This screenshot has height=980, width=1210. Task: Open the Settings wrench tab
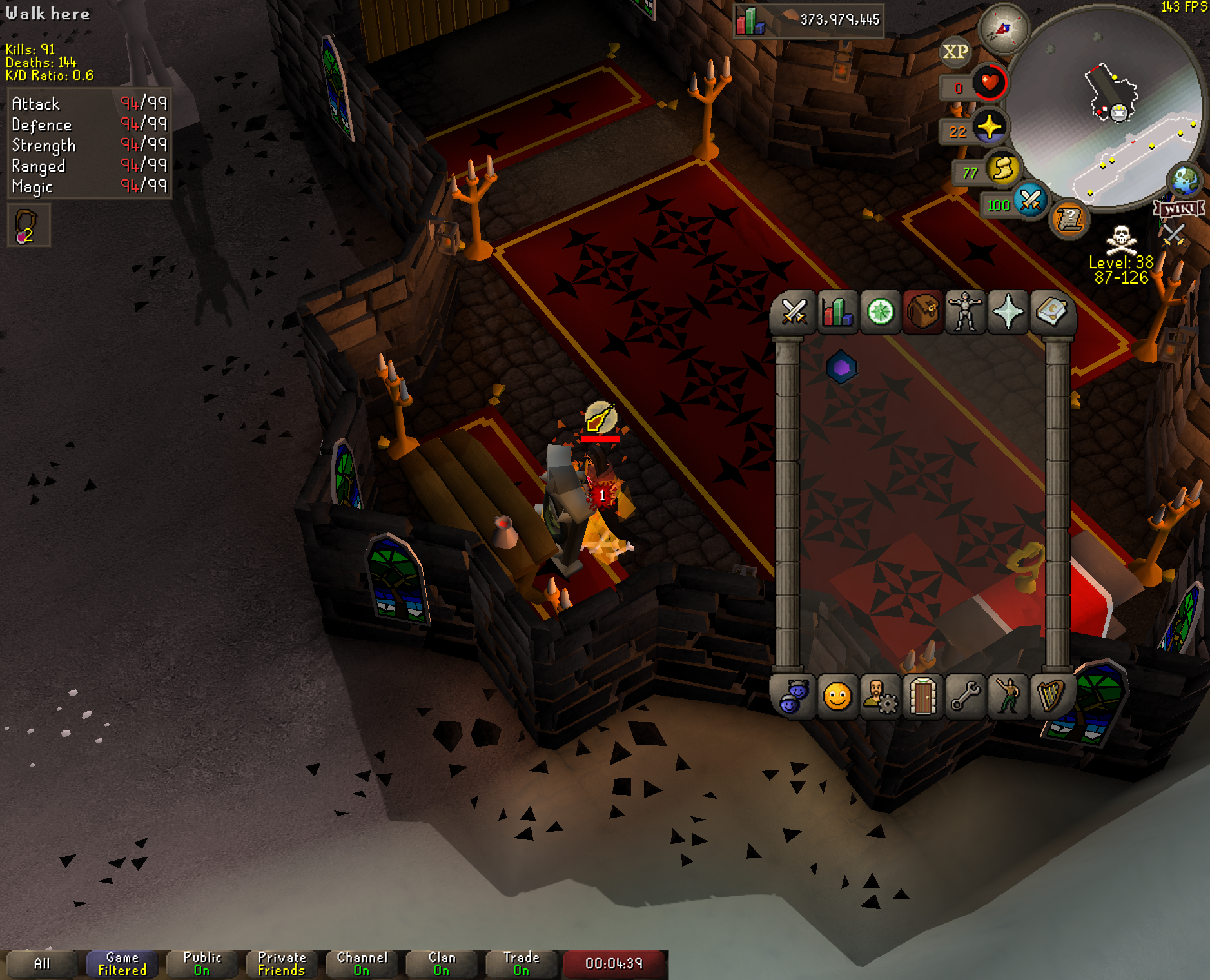click(965, 696)
